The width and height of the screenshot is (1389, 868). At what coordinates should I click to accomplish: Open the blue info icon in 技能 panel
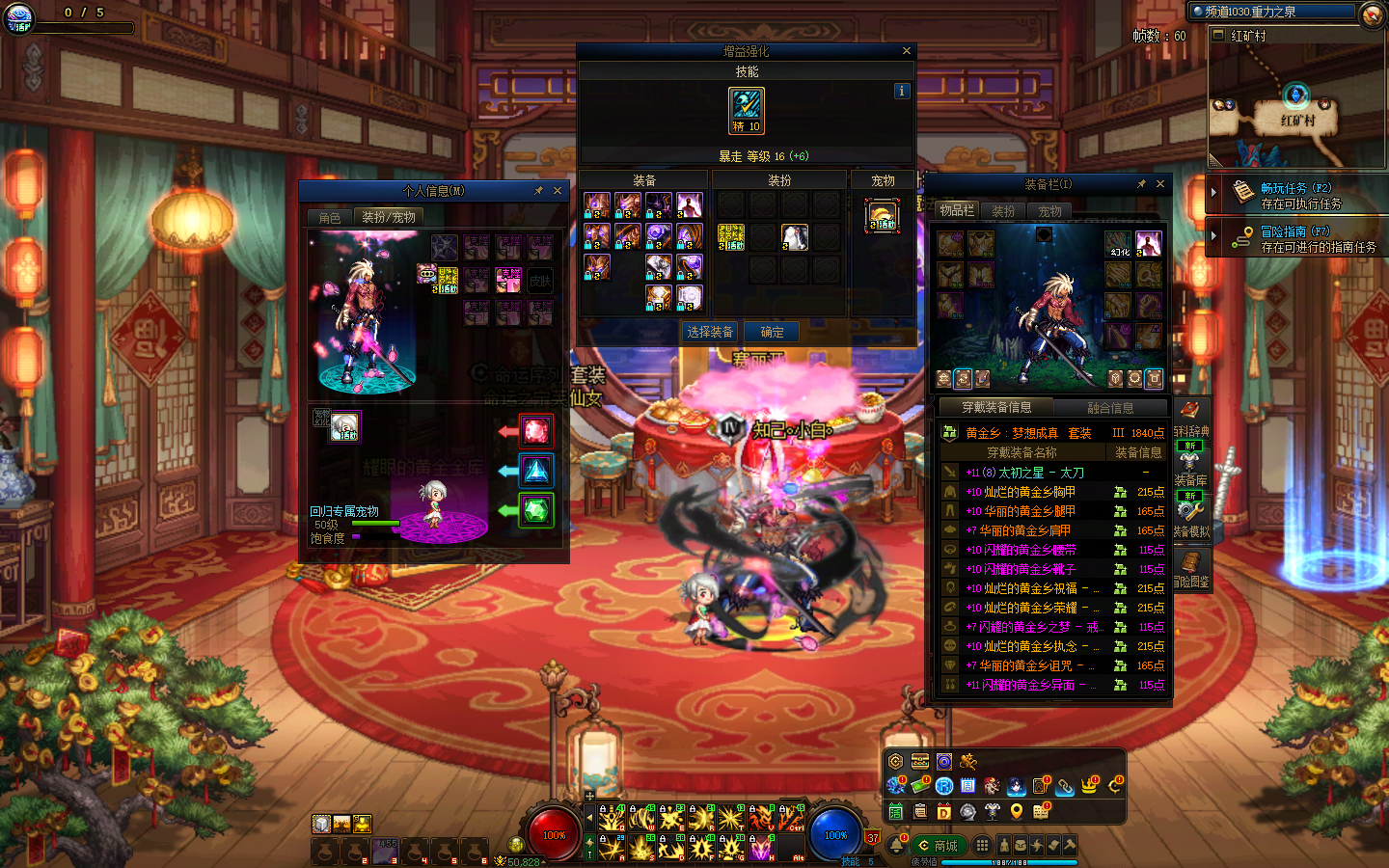coord(902,91)
